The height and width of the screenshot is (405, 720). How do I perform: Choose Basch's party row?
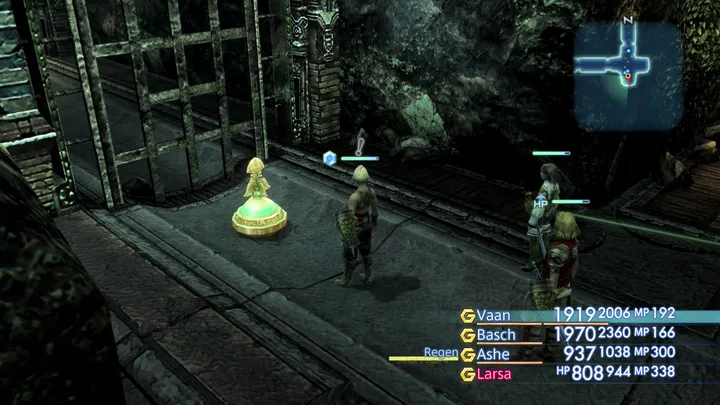pyautogui.click(x=496, y=334)
